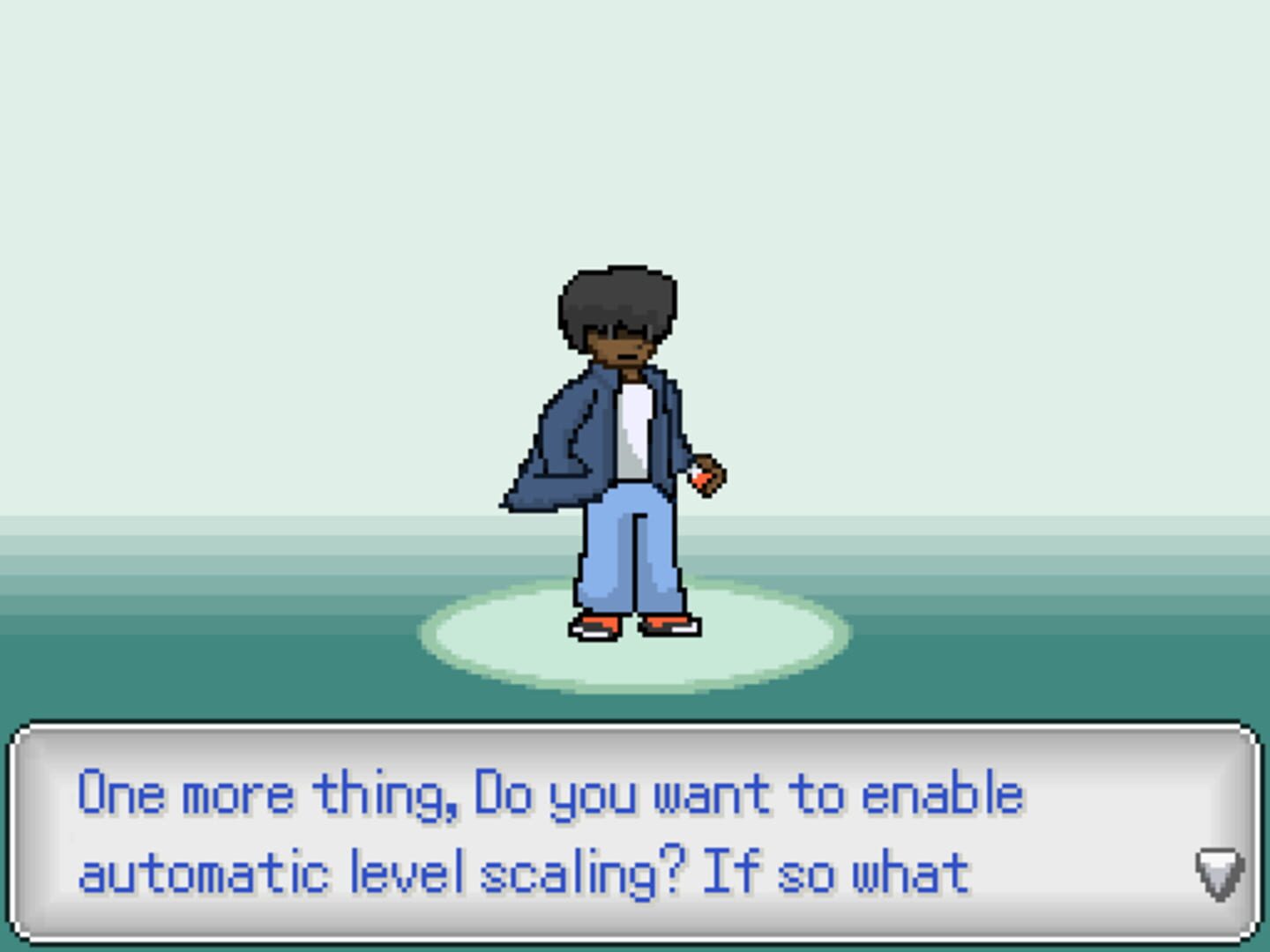
Task: Click the Poké Ball in the character's hand
Action: [x=701, y=480]
